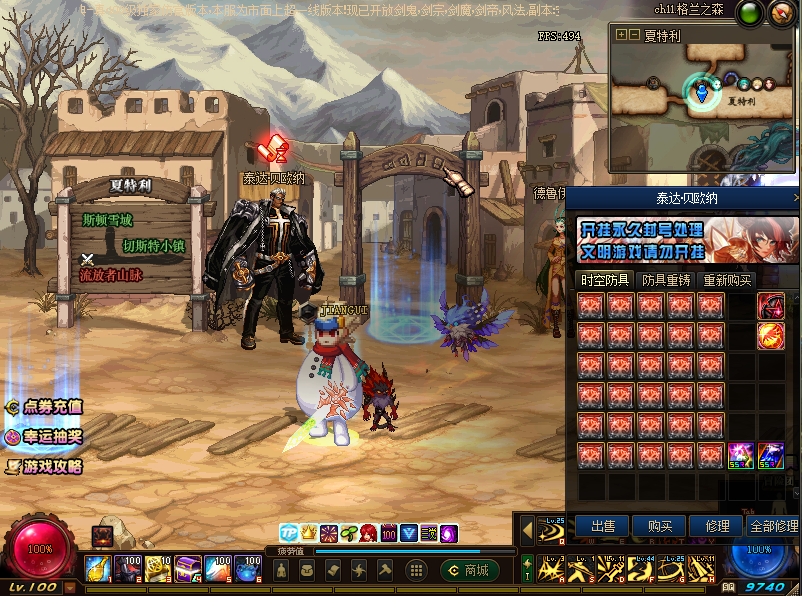
Task: Click the 出售 (Sell) button
Action: (602, 525)
